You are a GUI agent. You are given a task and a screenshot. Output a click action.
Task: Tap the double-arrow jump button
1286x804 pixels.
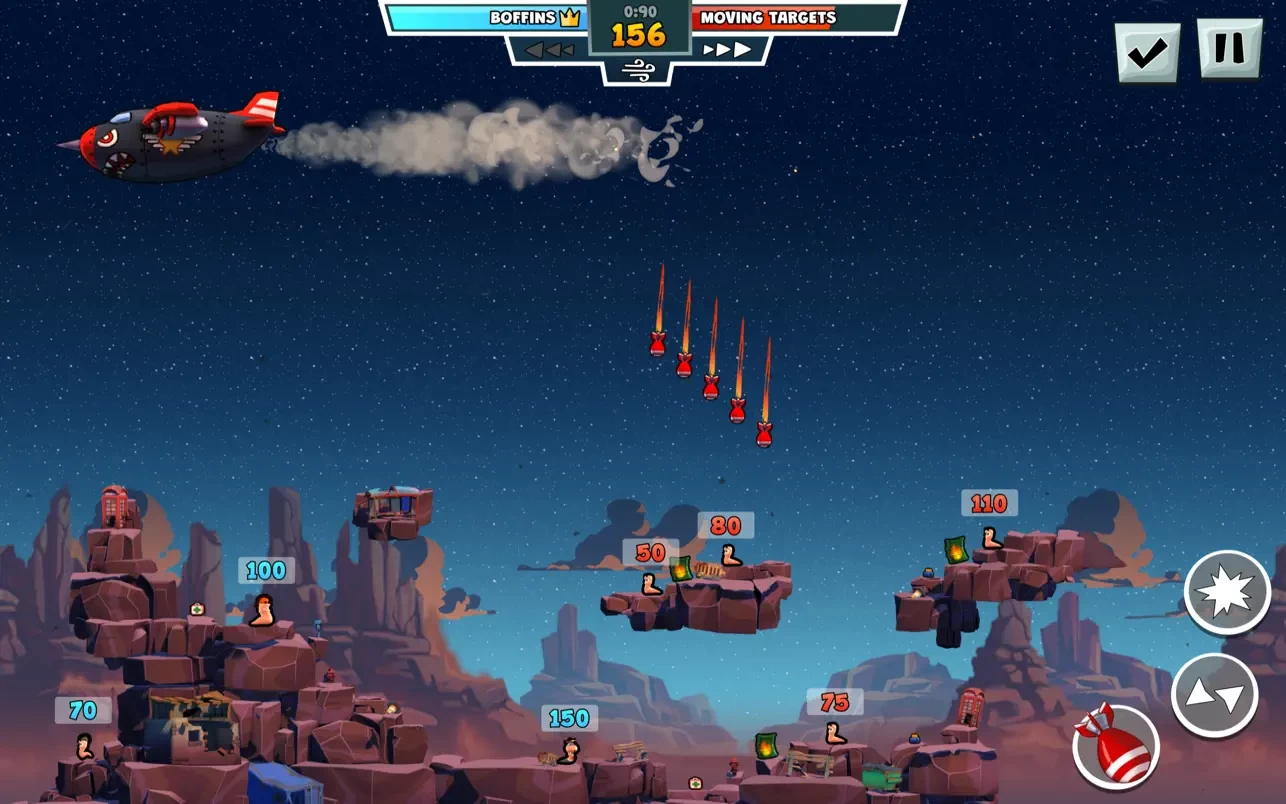pyautogui.click(x=1214, y=696)
